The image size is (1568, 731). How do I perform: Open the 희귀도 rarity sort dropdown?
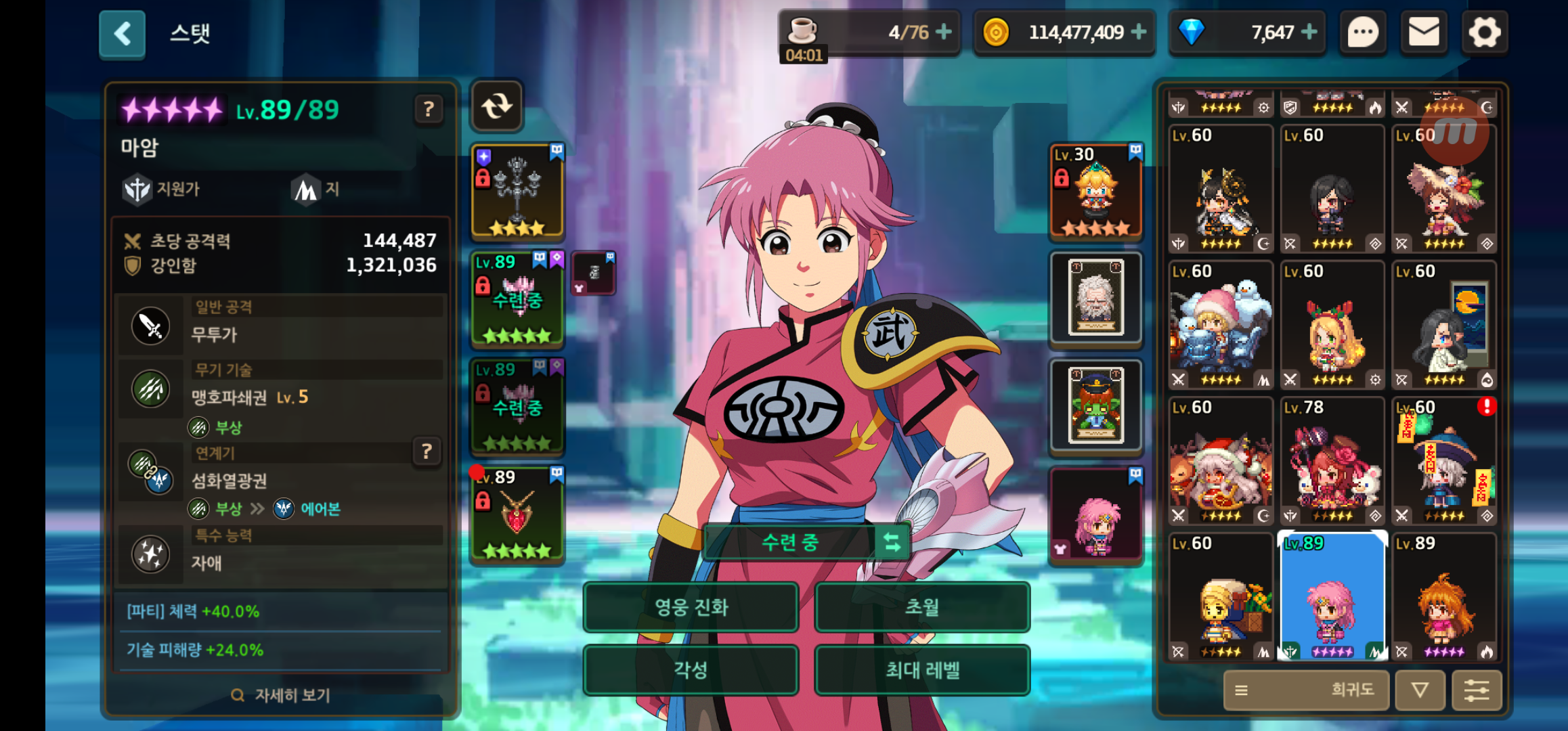pyautogui.click(x=1305, y=690)
